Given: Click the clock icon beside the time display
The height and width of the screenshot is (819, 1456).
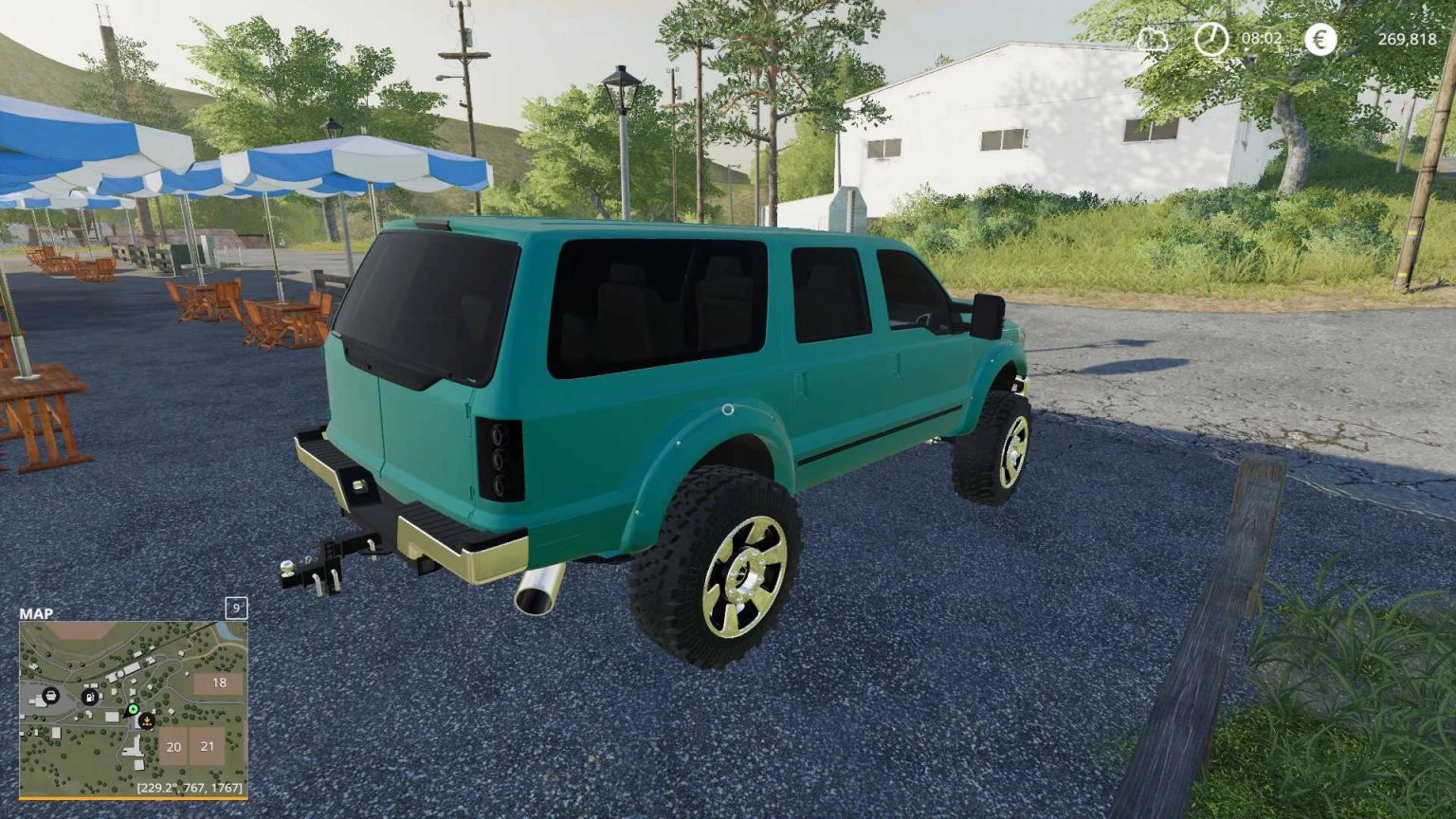Looking at the screenshot, I should point(1210,41).
